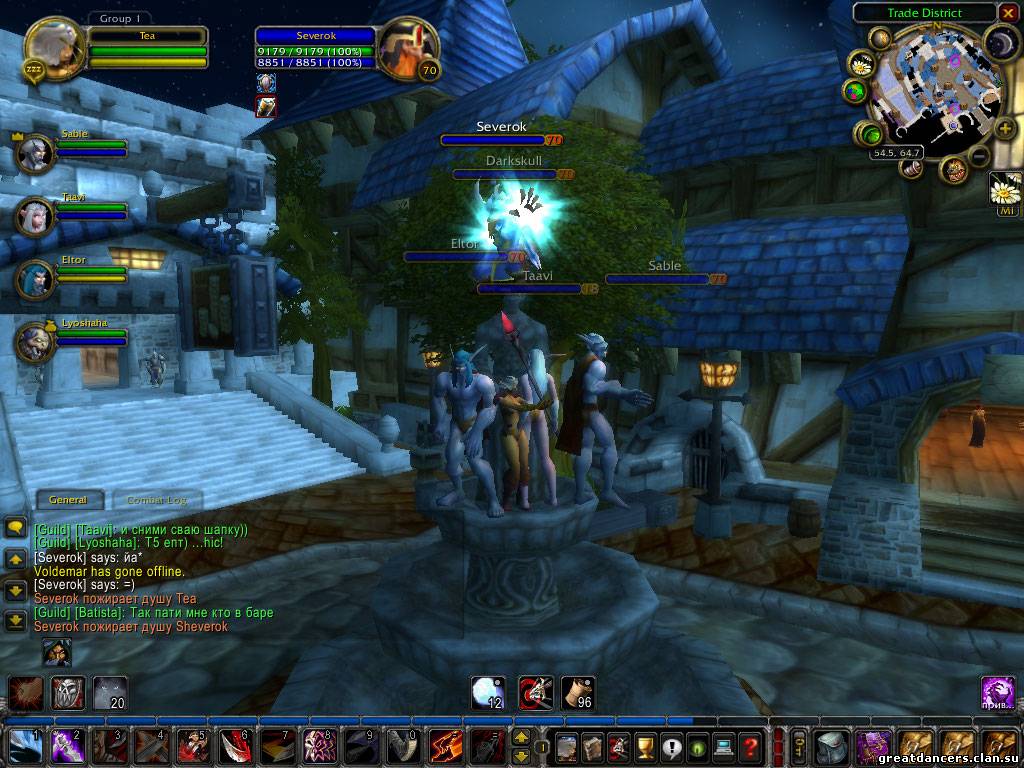Select party member Taavi's portrait
Screen dimensions: 1024x768
coord(35,216)
